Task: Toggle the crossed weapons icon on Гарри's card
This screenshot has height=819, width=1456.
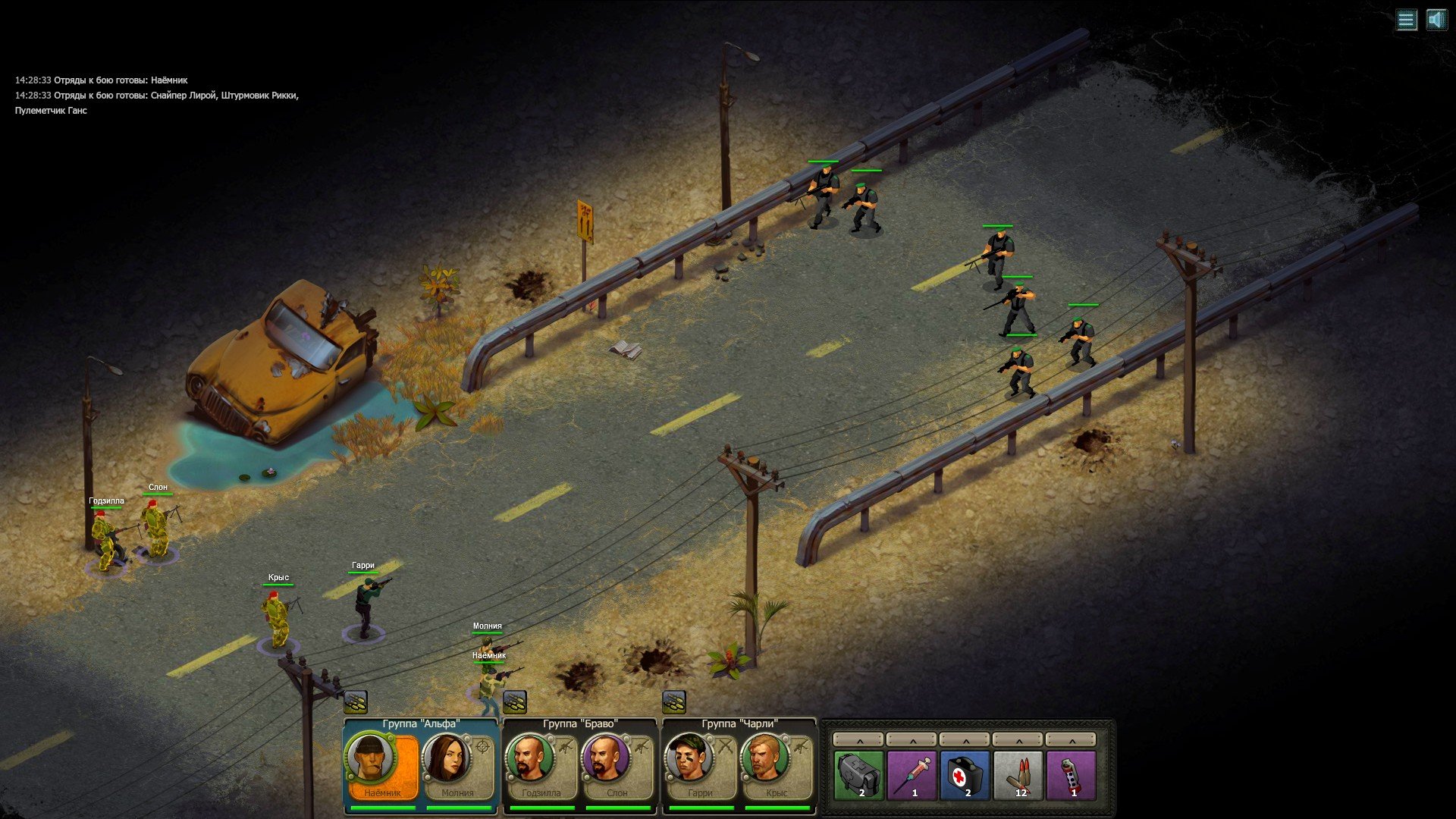Action: click(725, 745)
